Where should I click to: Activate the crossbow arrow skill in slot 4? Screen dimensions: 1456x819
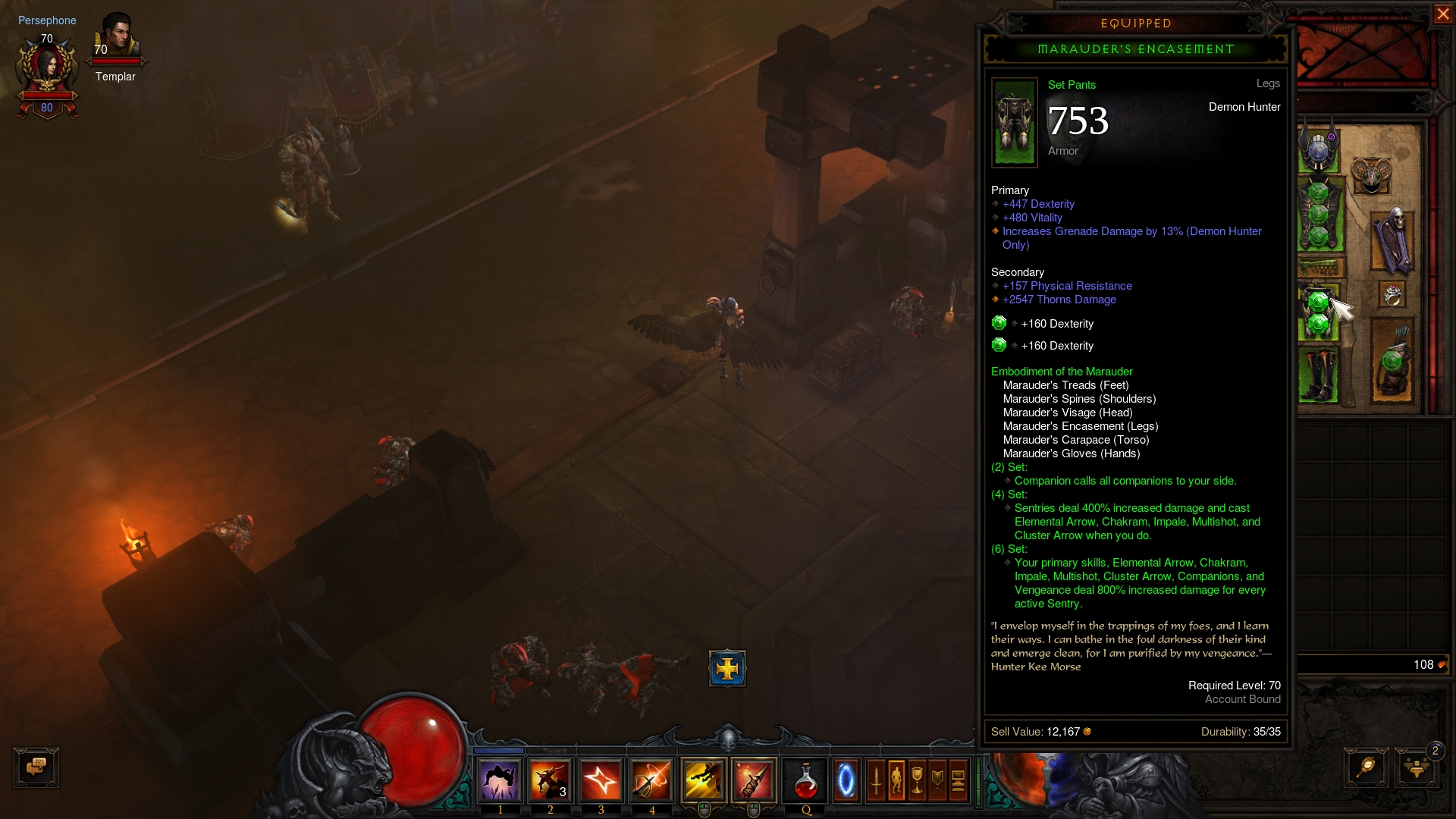(x=651, y=780)
